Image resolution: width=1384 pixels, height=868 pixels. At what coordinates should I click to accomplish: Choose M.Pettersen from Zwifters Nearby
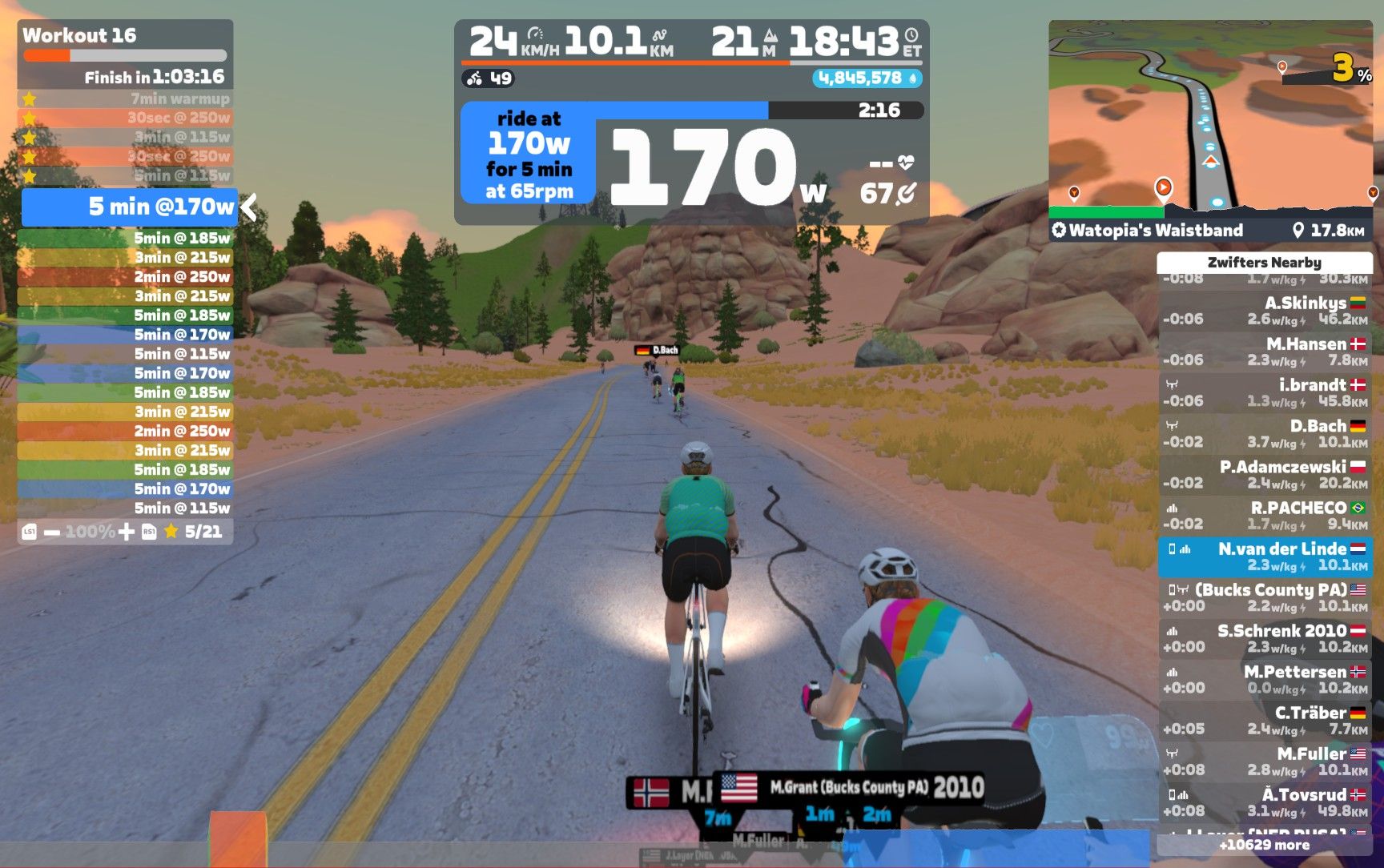coord(1265,679)
